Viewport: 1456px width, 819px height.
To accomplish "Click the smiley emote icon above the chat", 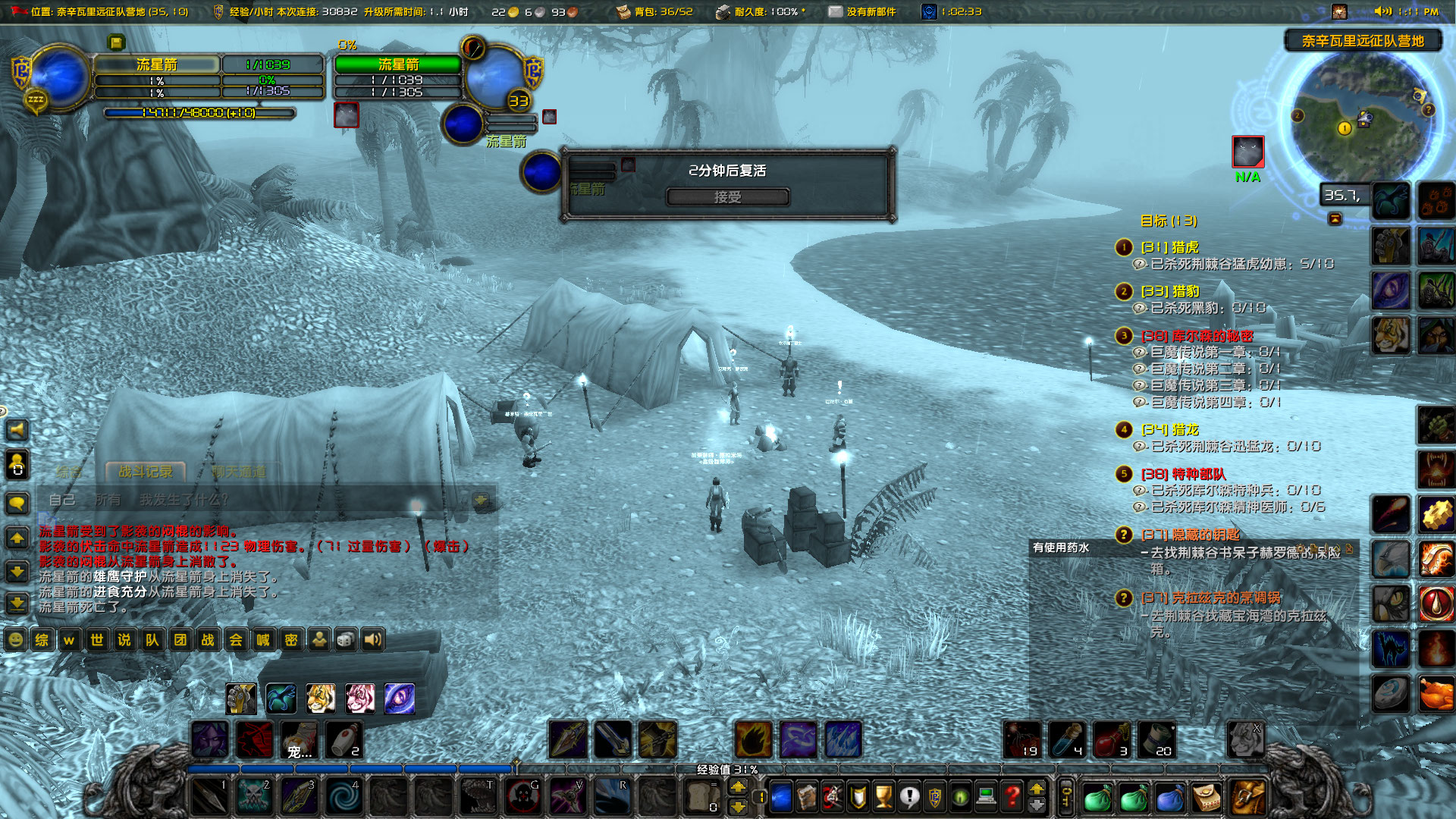I will (14, 640).
